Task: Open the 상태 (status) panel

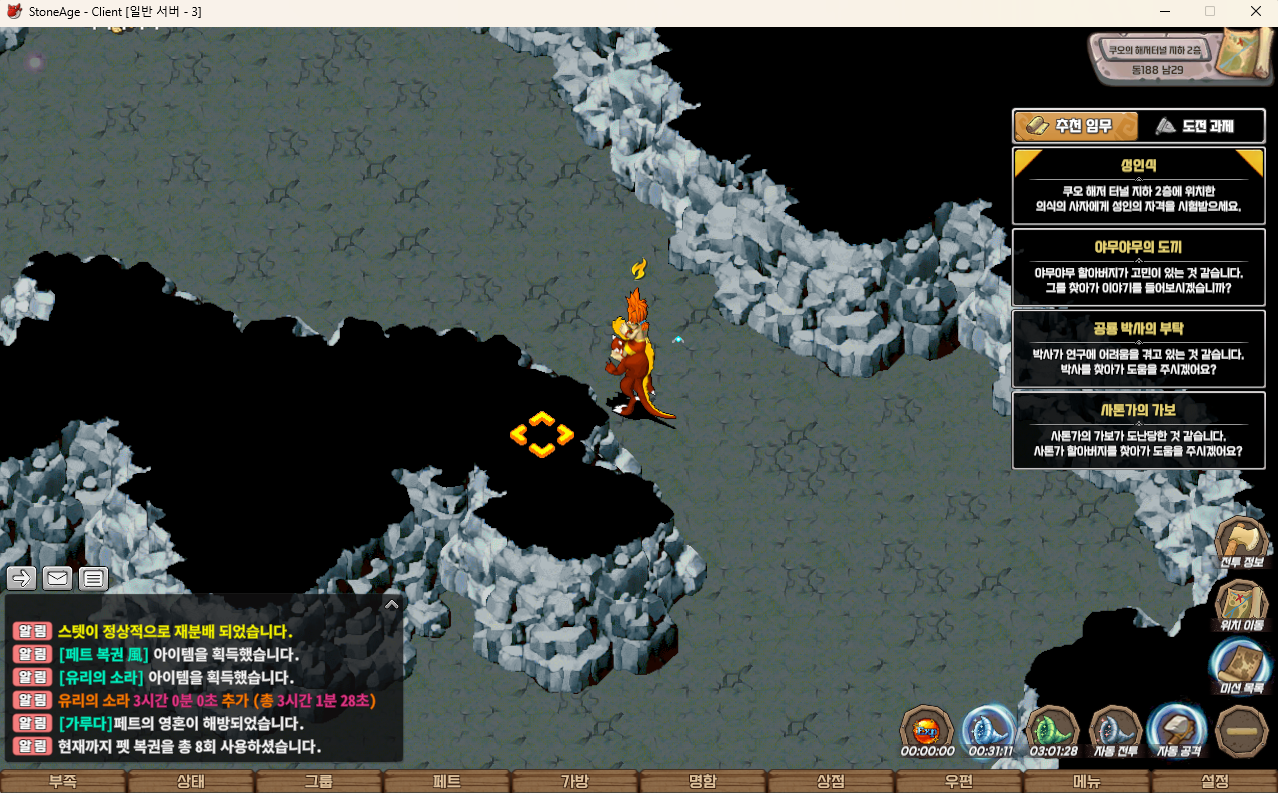Action: [x=191, y=782]
